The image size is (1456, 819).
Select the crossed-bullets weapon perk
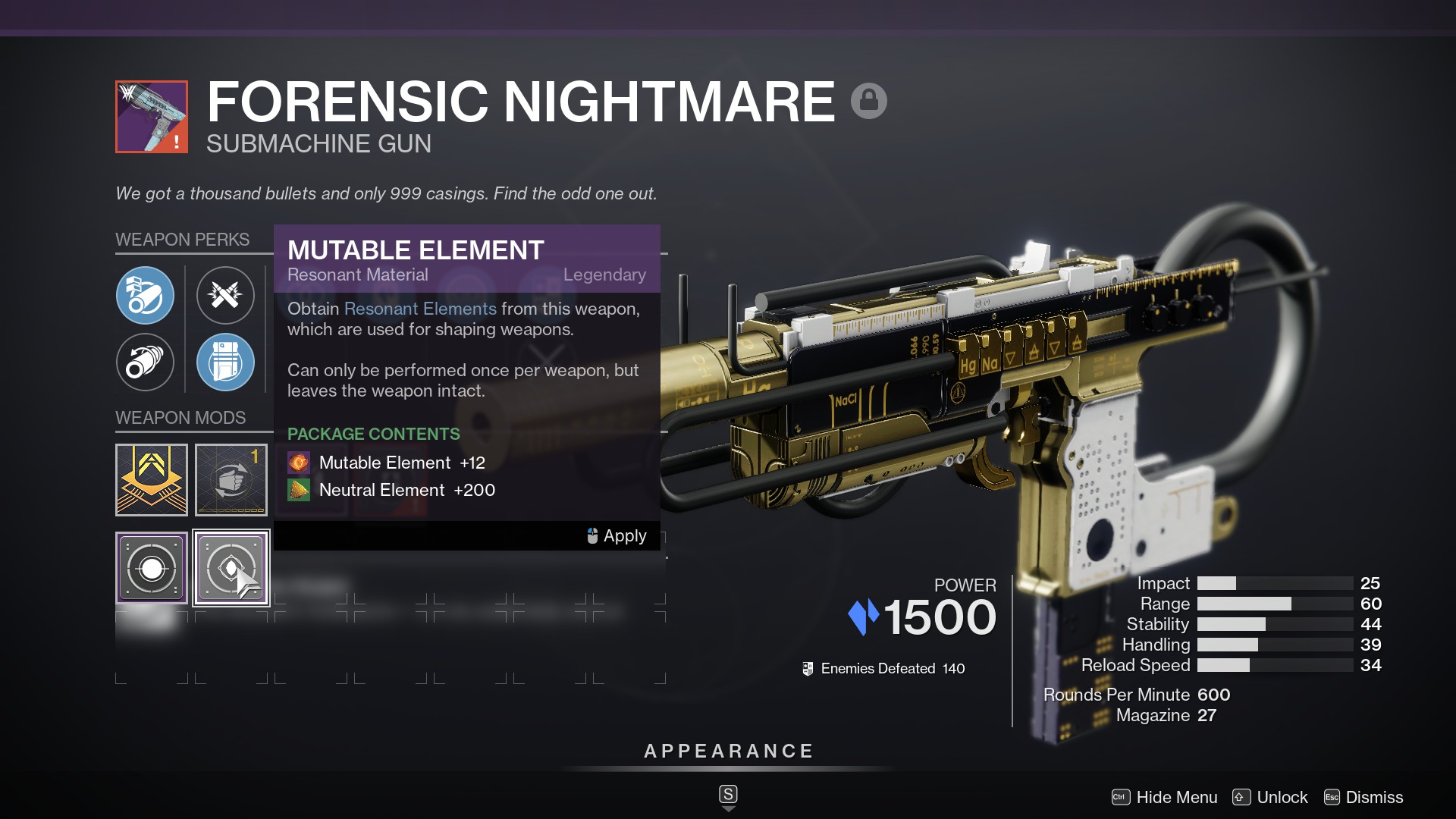coord(225,296)
